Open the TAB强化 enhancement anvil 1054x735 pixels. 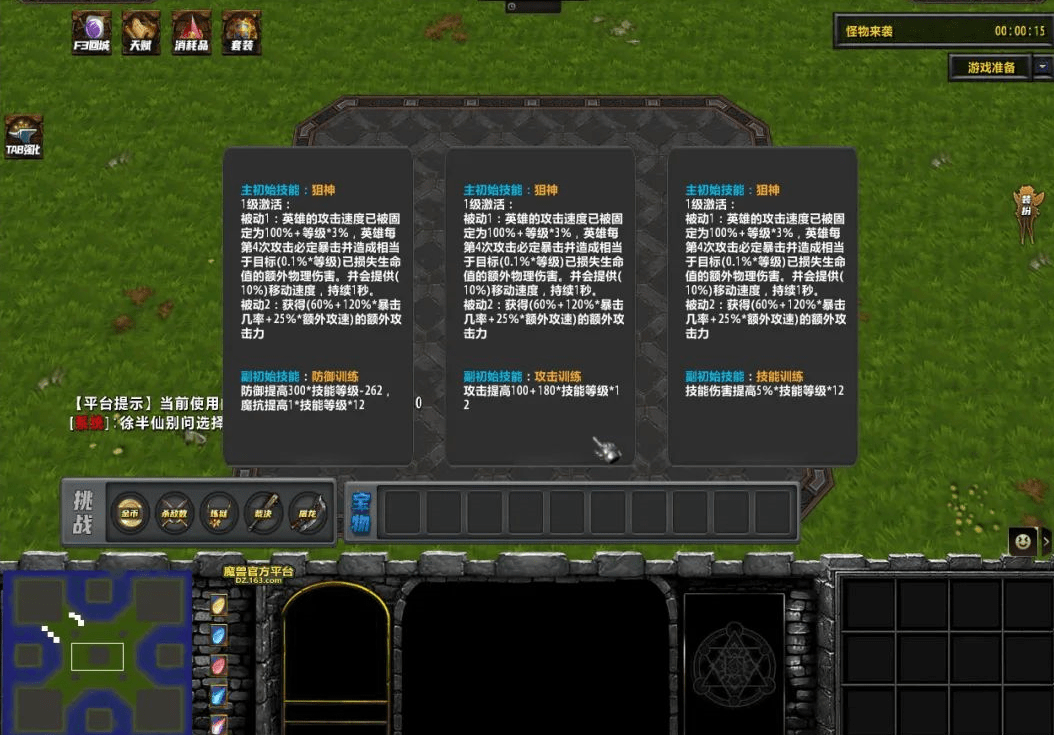pos(23,136)
